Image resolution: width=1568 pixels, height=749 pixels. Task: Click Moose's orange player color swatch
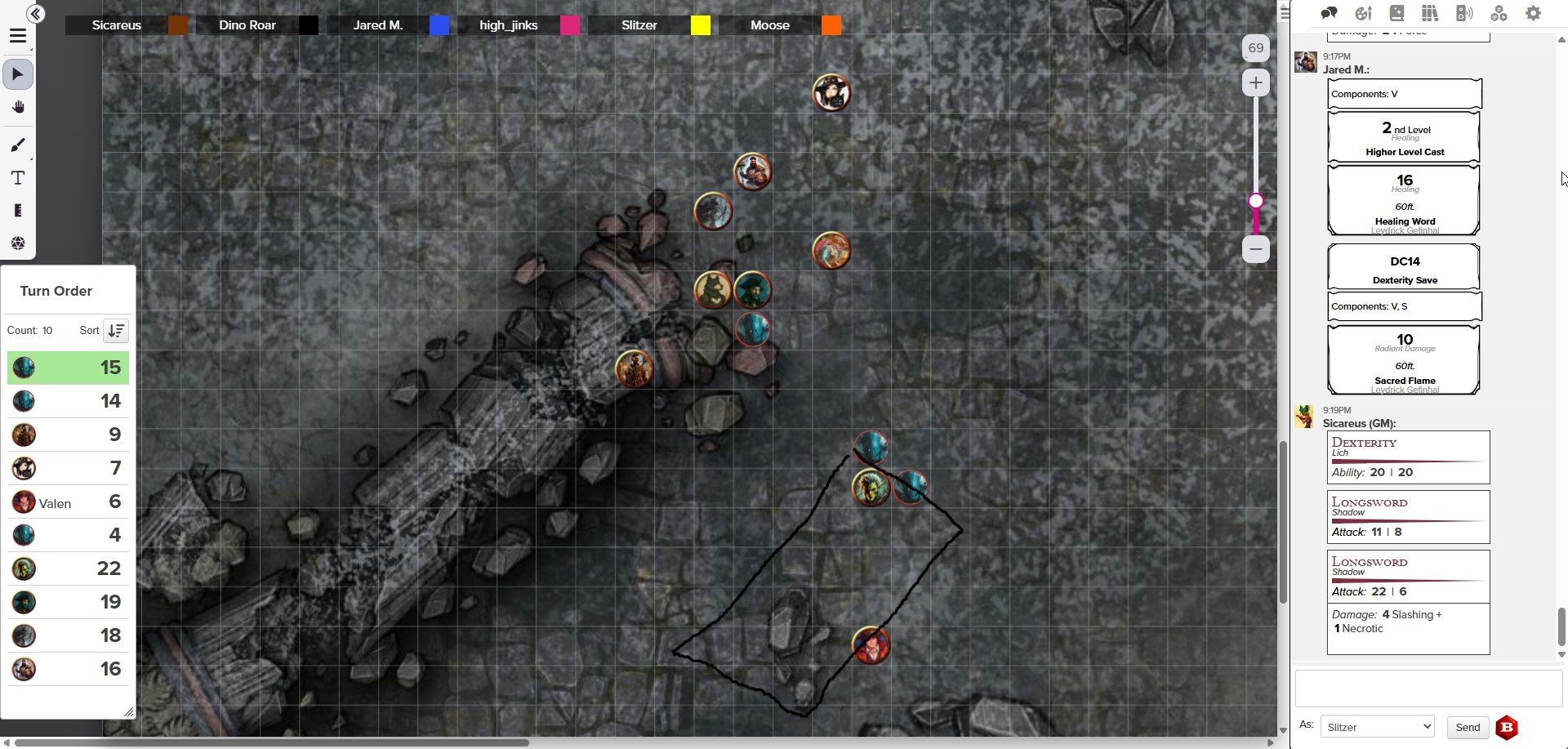tap(831, 25)
